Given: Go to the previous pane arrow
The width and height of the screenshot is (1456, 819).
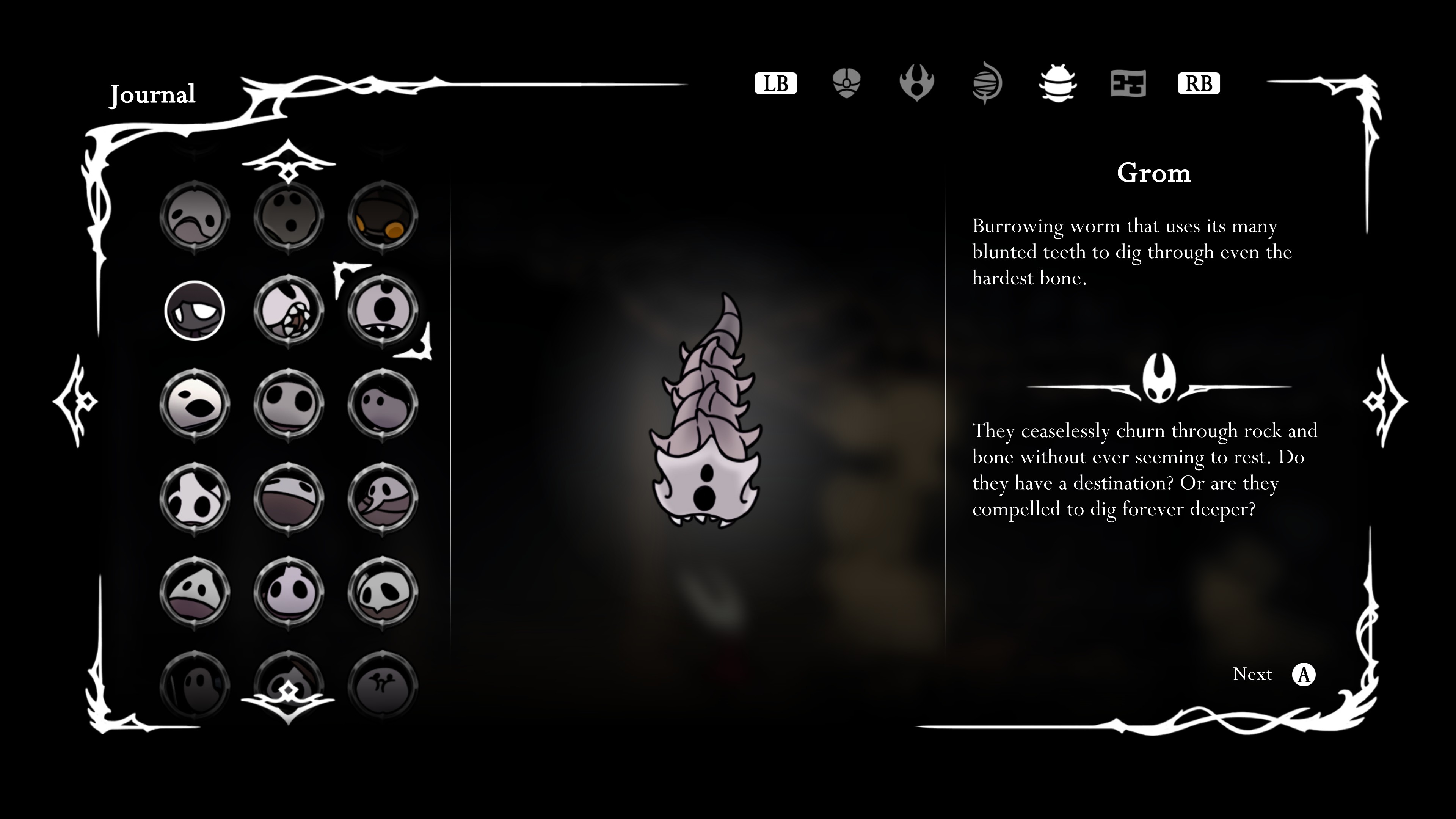Looking at the screenshot, I should tap(76, 401).
